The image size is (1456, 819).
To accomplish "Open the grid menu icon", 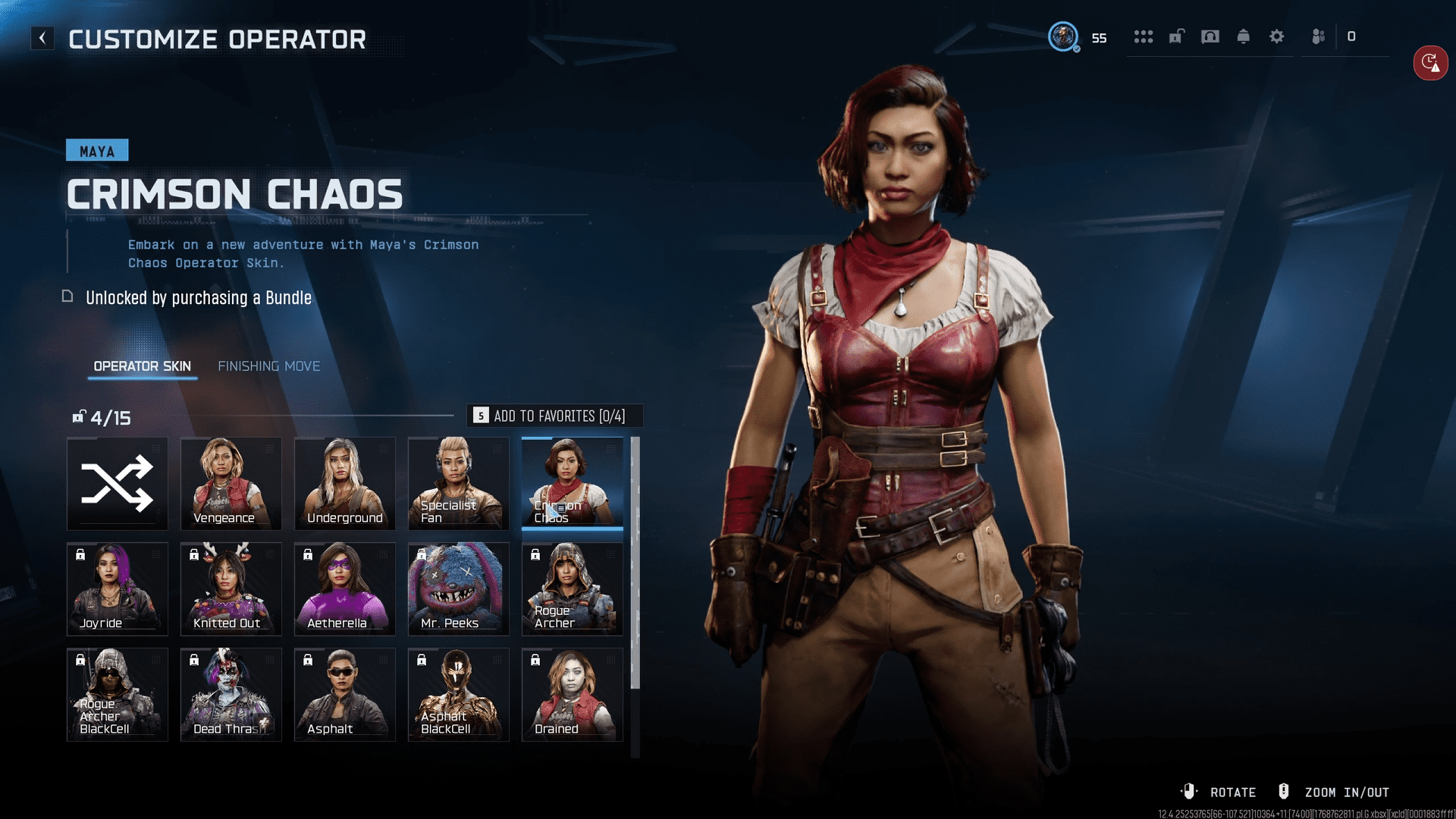I will [x=1144, y=36].
